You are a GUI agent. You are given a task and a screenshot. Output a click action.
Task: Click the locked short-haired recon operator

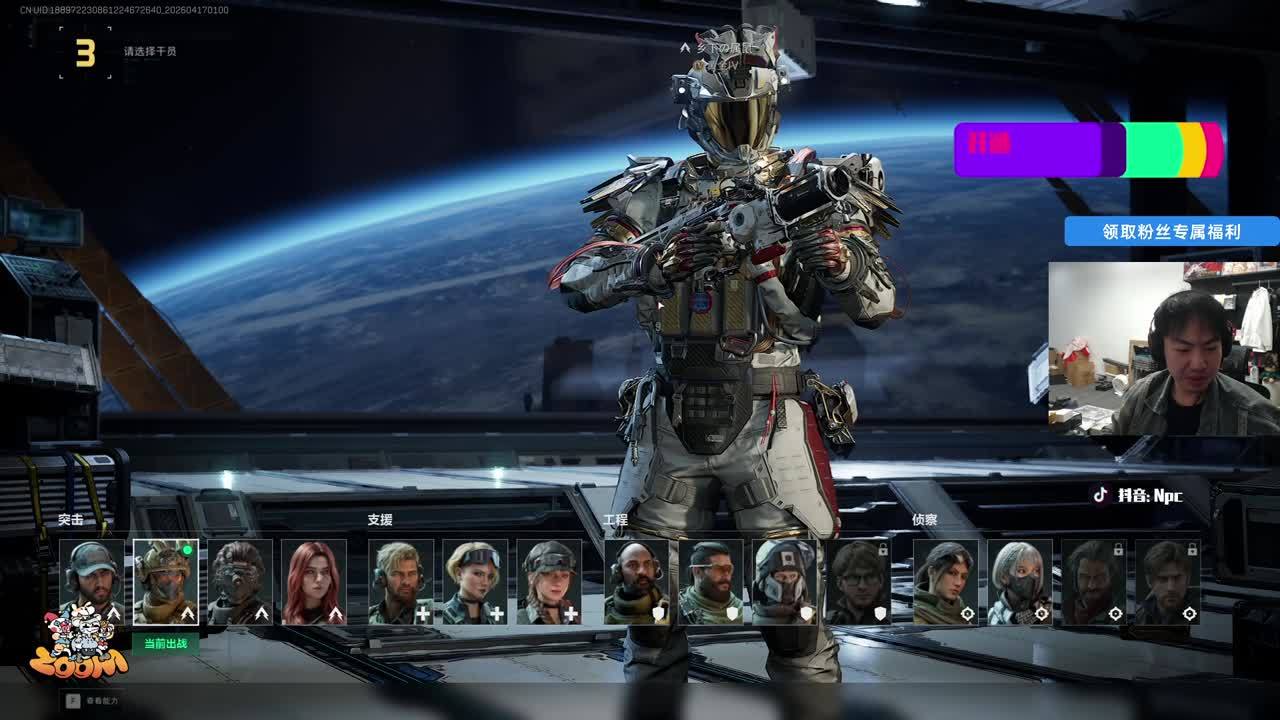1168,582
